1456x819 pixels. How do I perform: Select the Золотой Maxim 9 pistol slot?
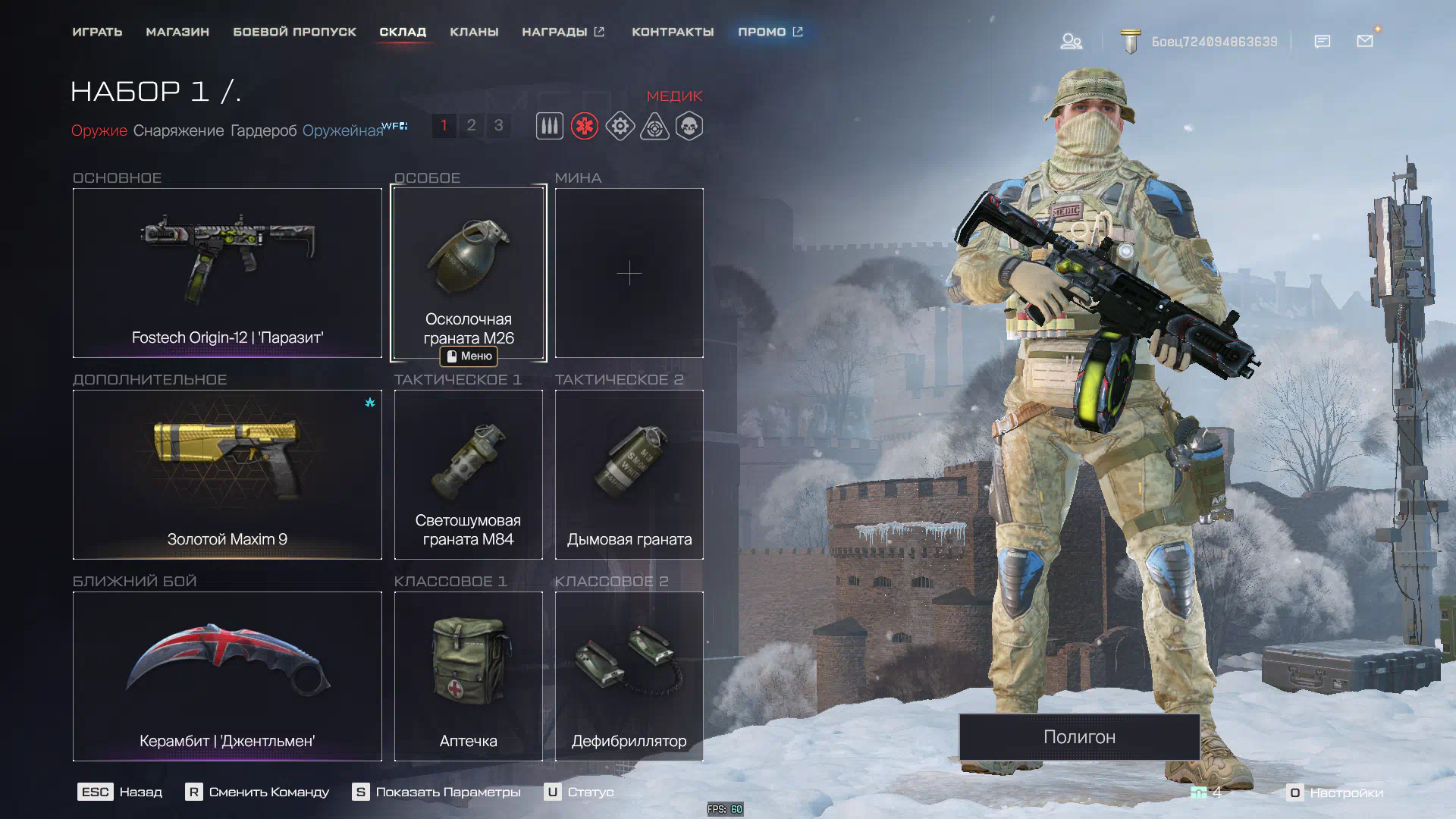click(227, 475)
